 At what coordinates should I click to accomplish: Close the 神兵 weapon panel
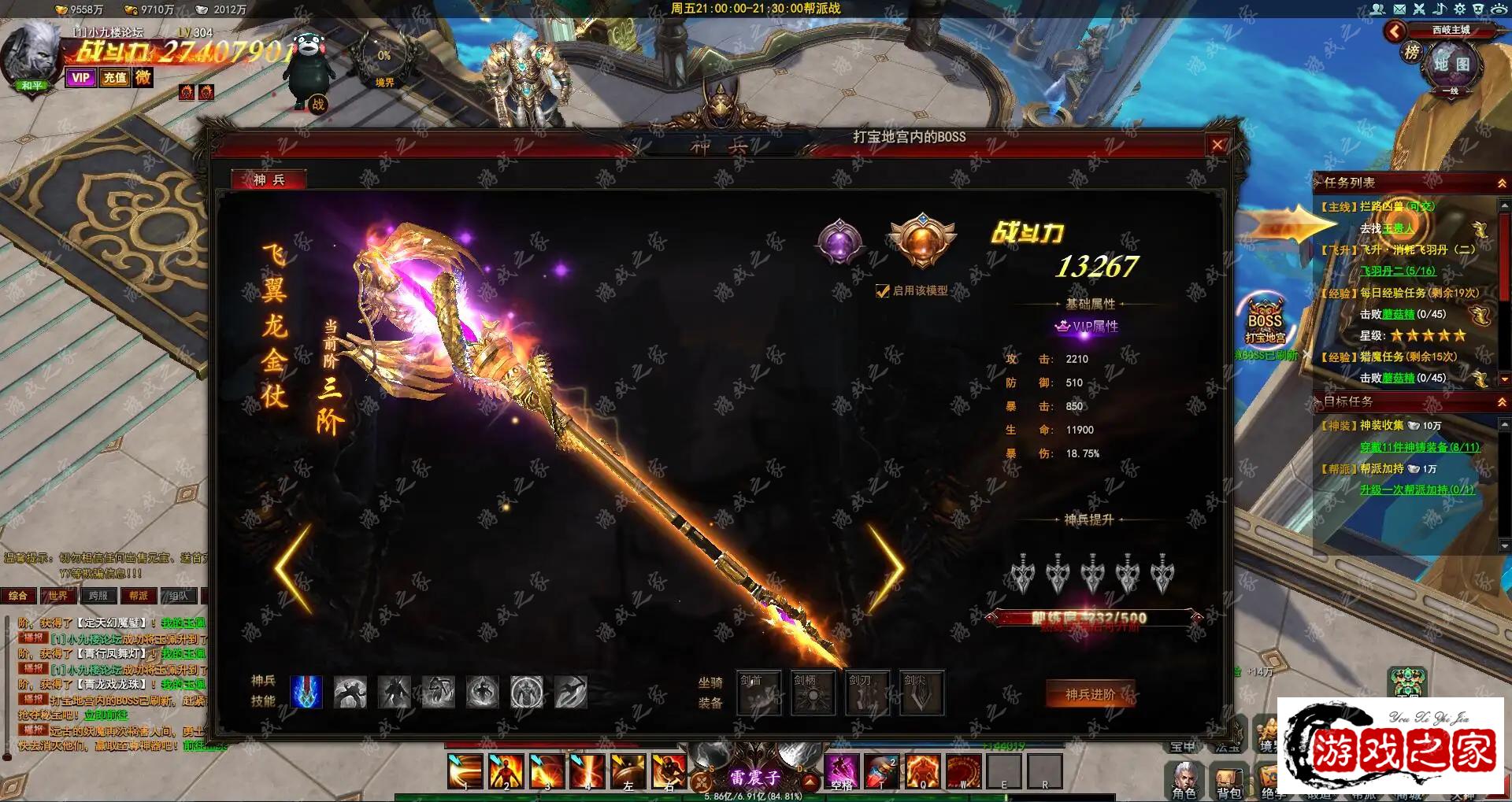pyautogui.click(x=1217, y=145)
